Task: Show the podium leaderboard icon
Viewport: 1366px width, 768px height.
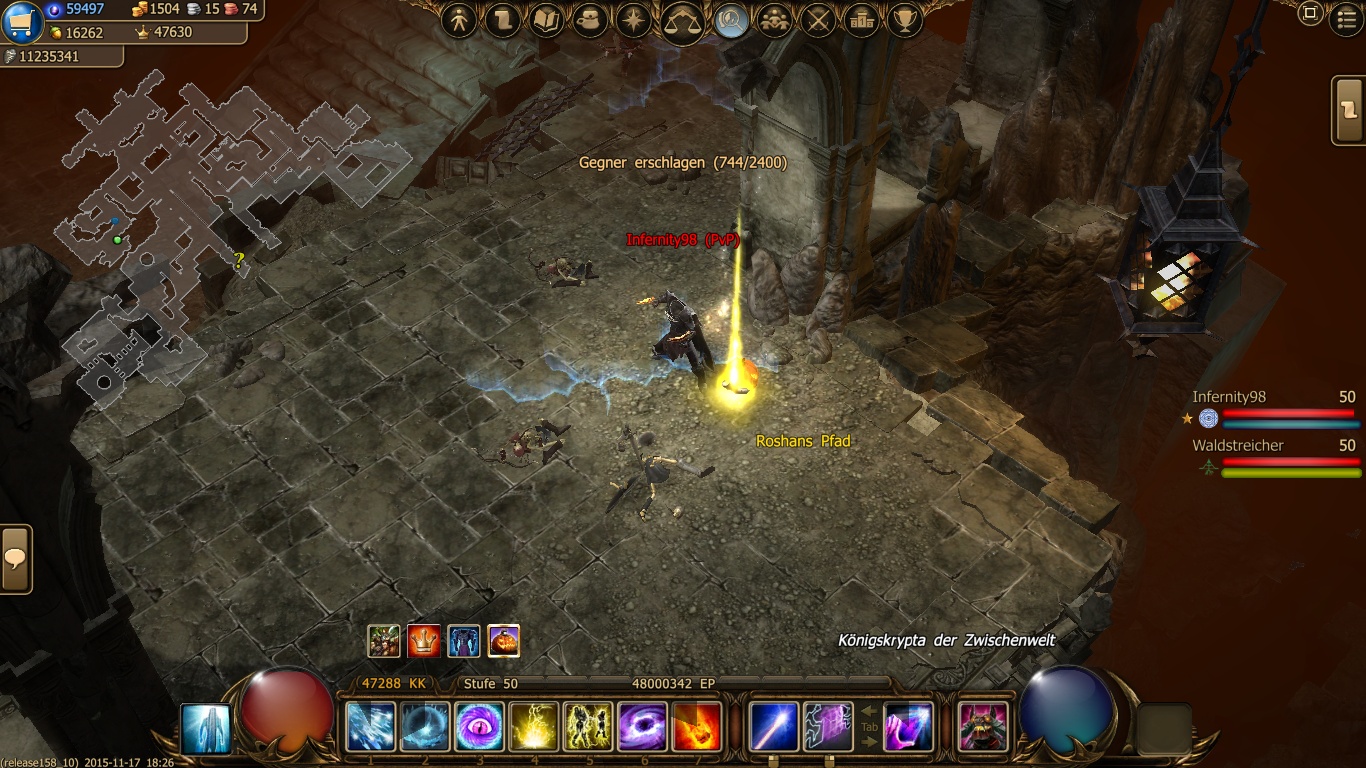Action: click(x=862, y=20)
